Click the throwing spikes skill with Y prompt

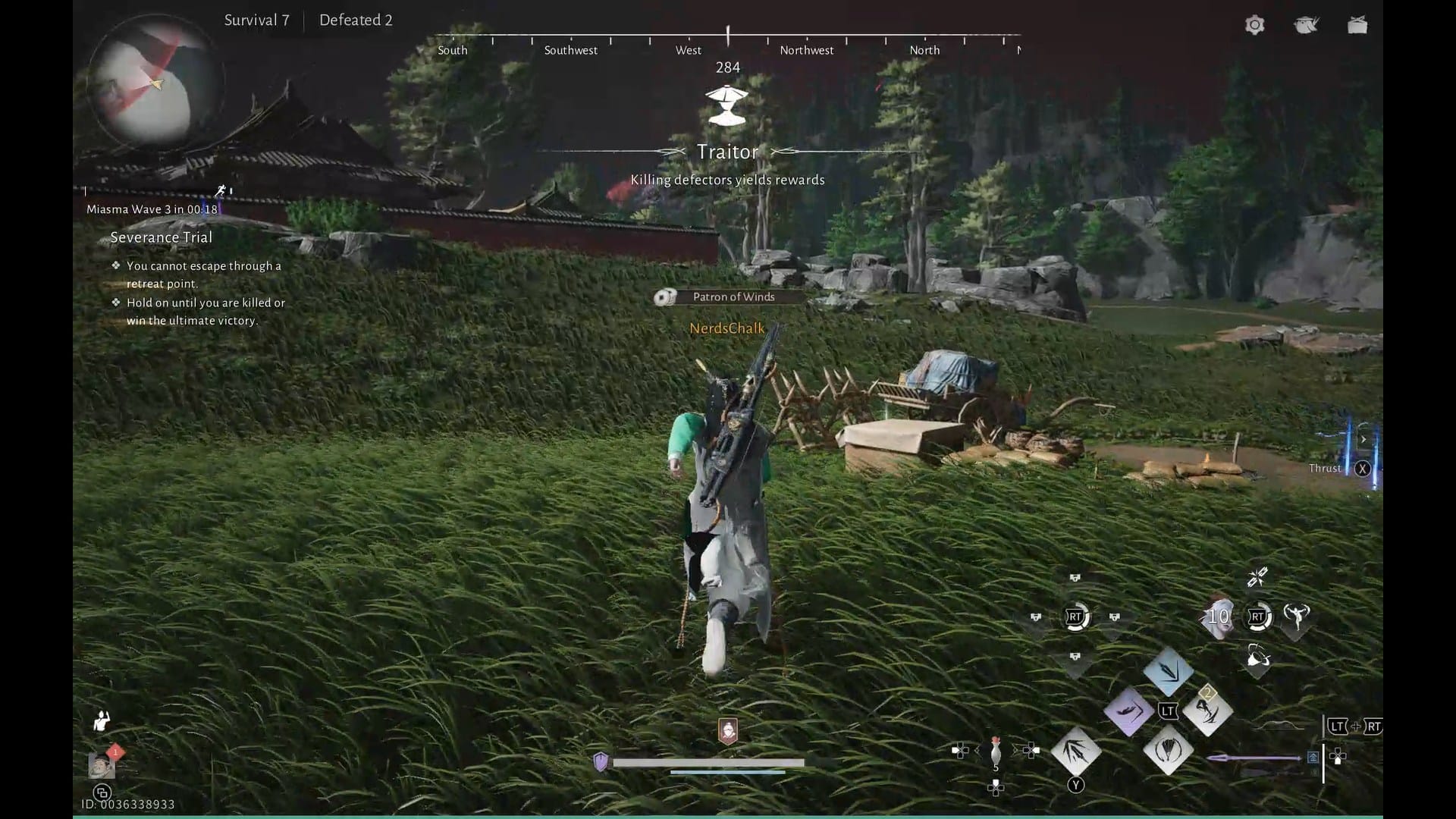(x=1075, y=750)
